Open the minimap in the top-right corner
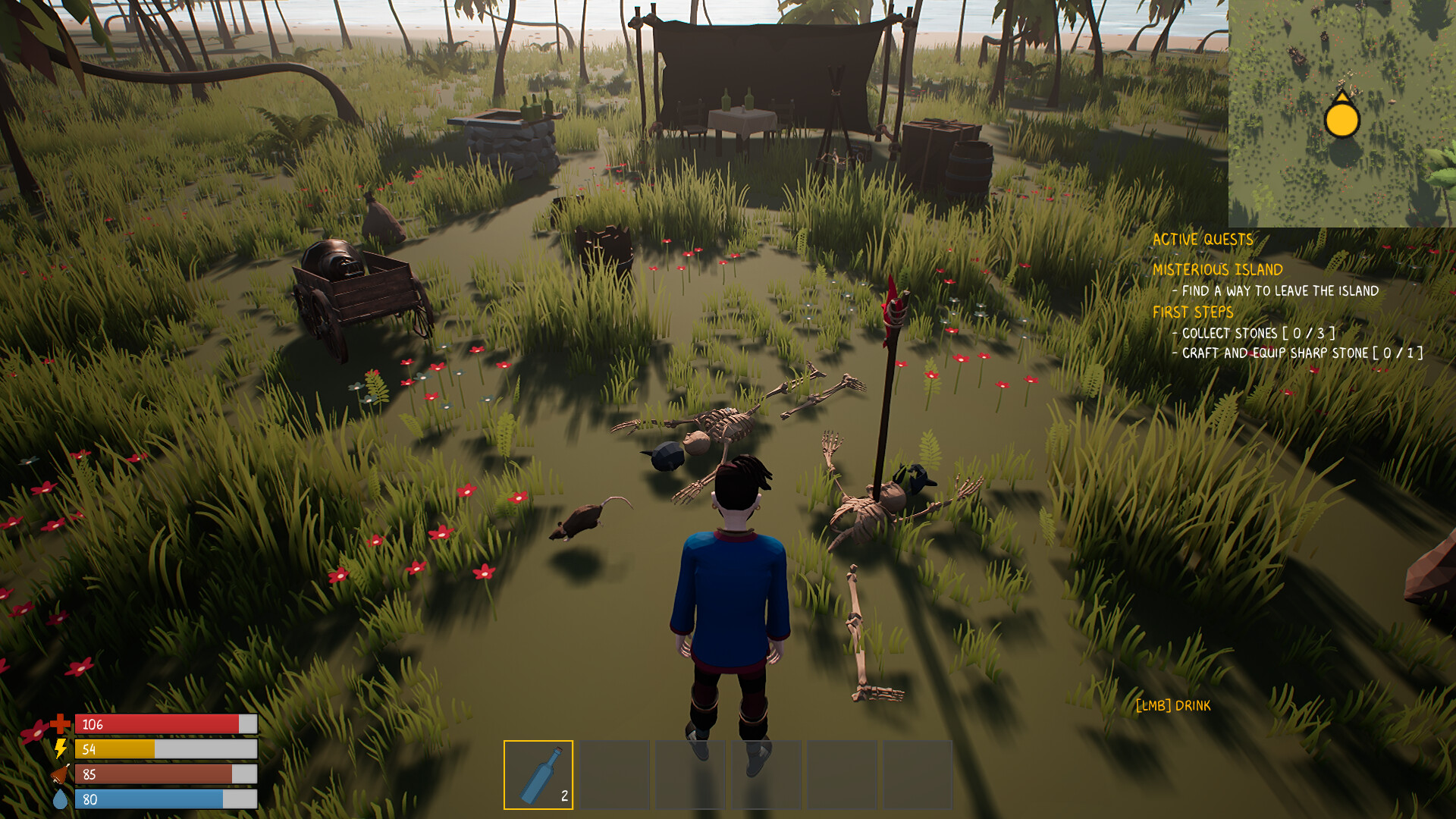The image size is (1456, 819). point(1342,114)
